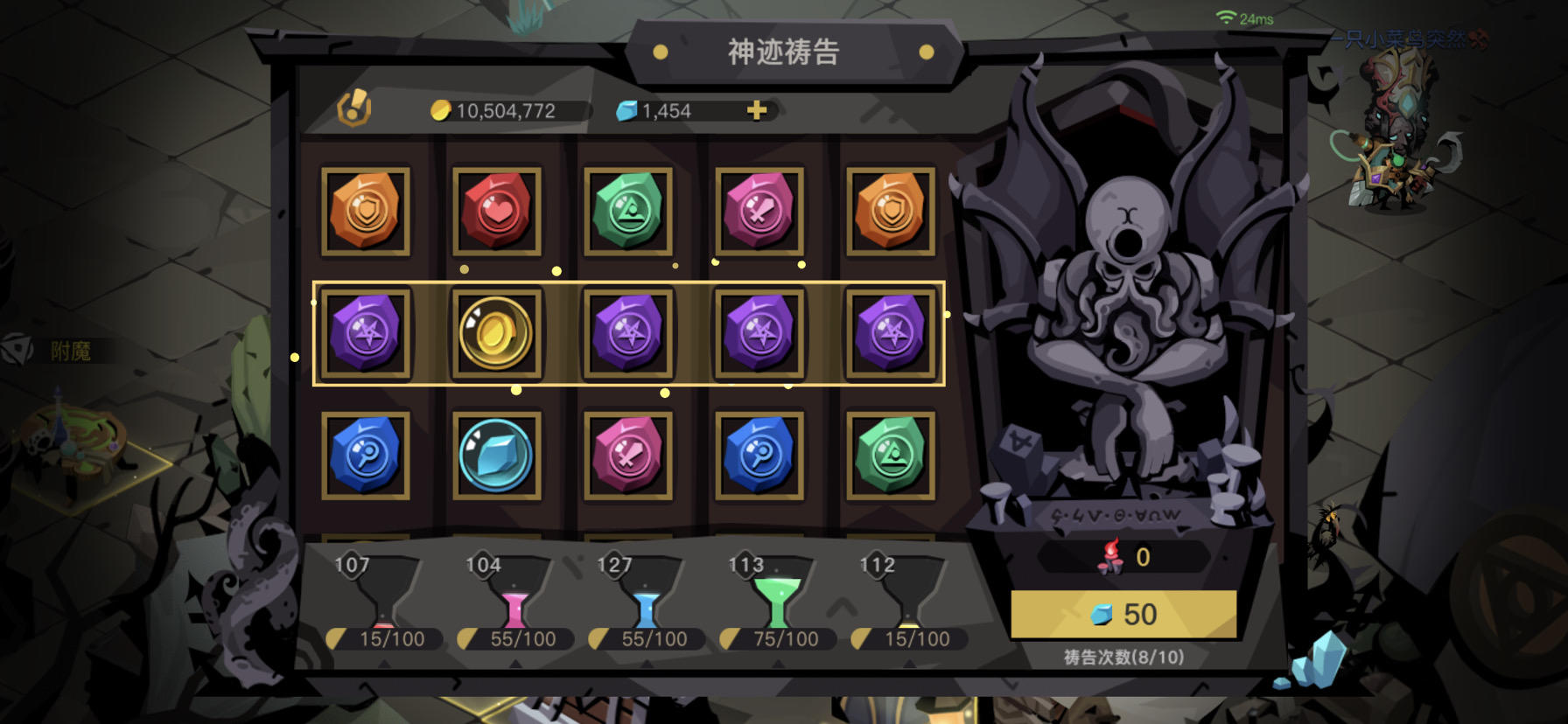Viewport: 1568px width, 724px height.
Task: Select the cyan diamond rune
Action: 498,453
